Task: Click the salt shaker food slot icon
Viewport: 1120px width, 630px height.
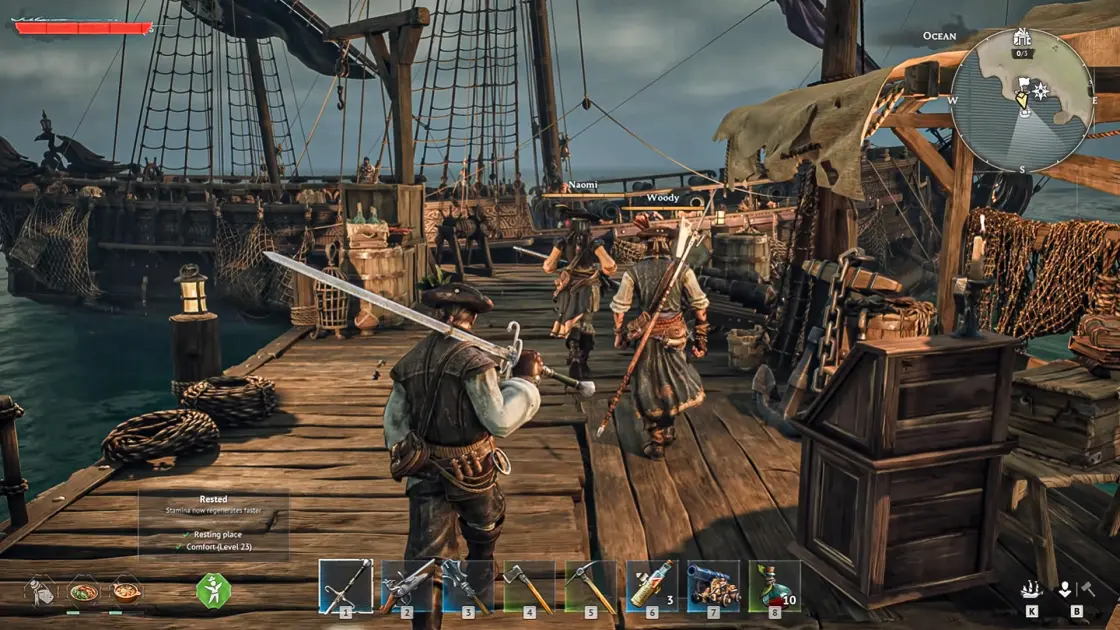Action: [x=41, y=590]
